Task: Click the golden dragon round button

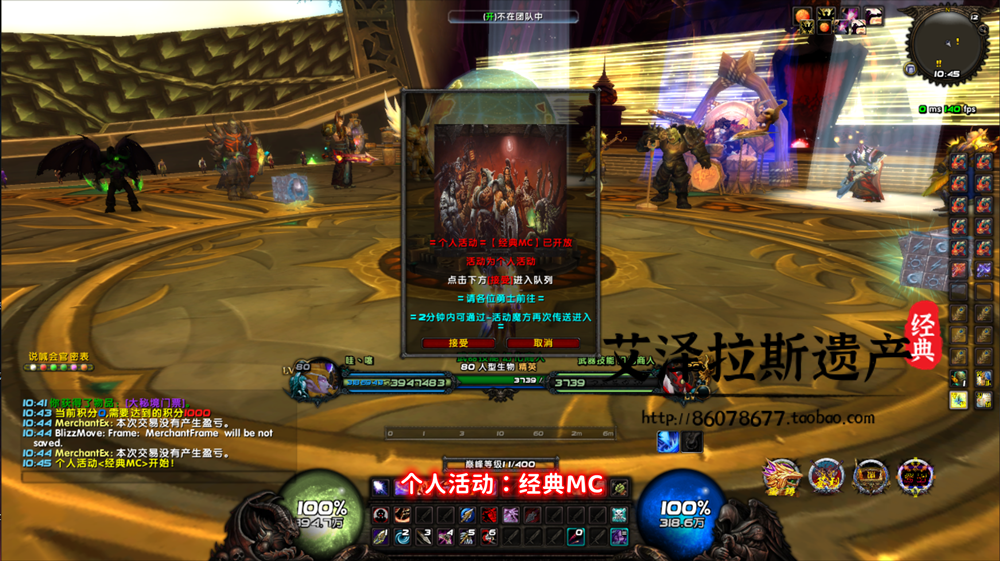Action: click(x=780, y=476)
